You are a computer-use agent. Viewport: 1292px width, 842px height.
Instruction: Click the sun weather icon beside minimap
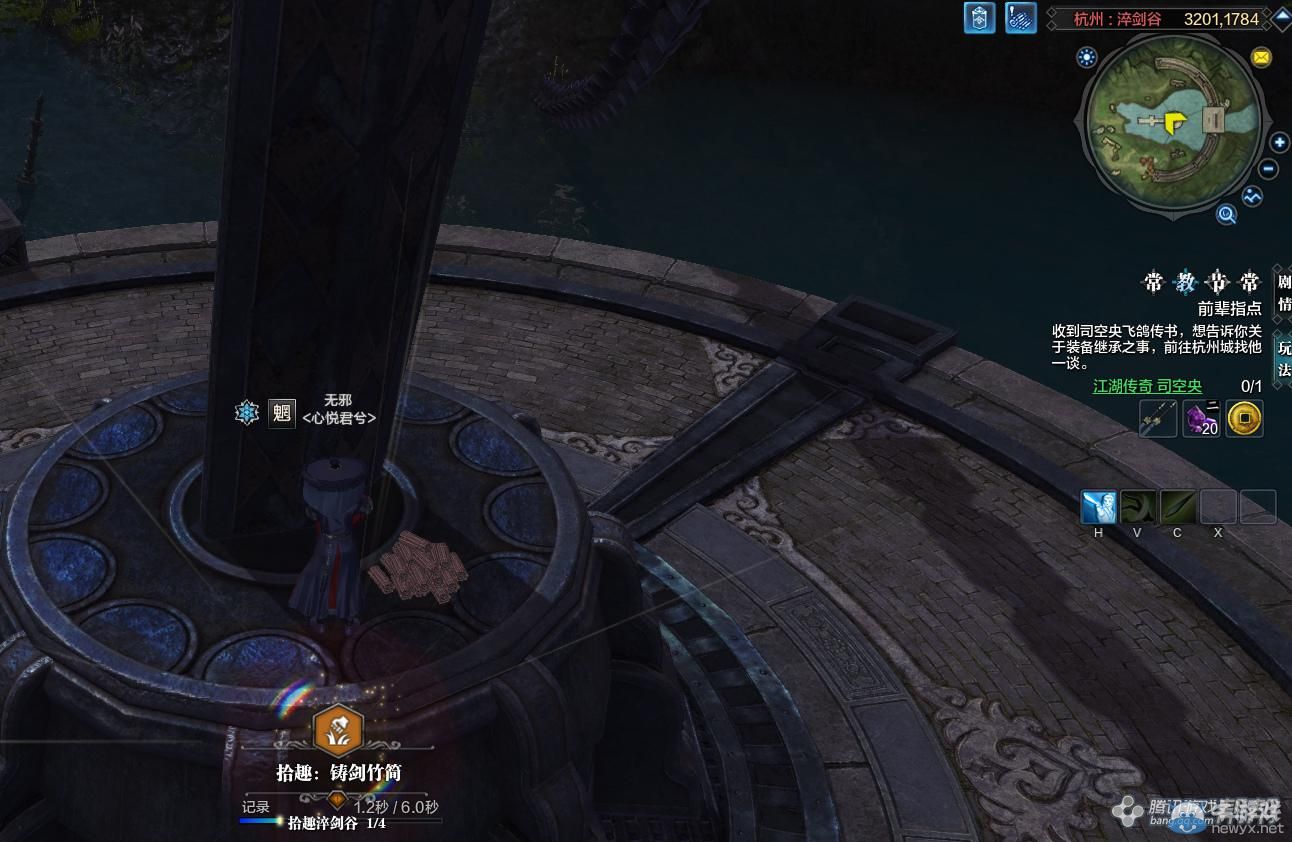(1086, 57)
